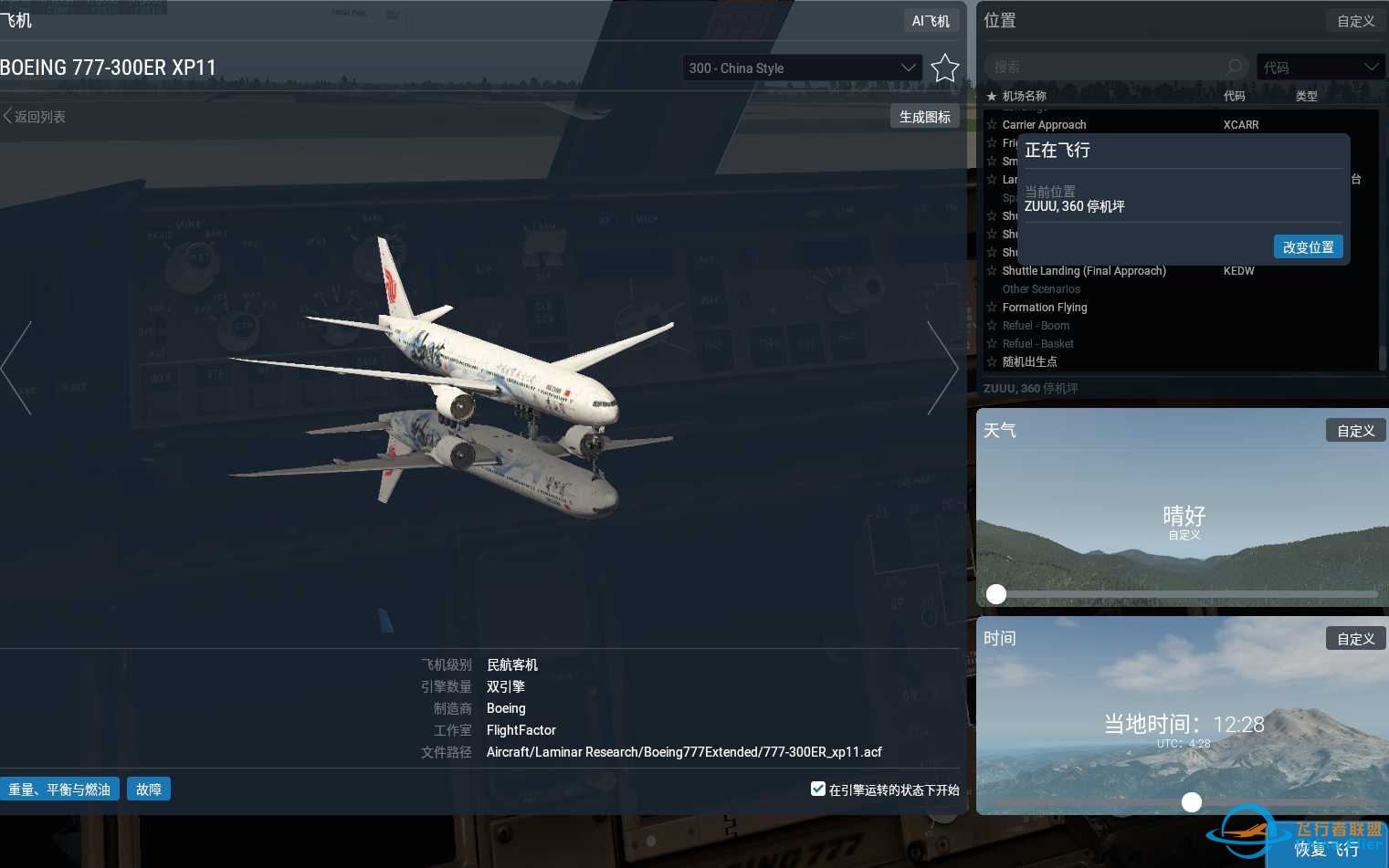The image size is (1389, 868).
Task: Click the star beside the 机场名称 column header
Action: point(993,96)
